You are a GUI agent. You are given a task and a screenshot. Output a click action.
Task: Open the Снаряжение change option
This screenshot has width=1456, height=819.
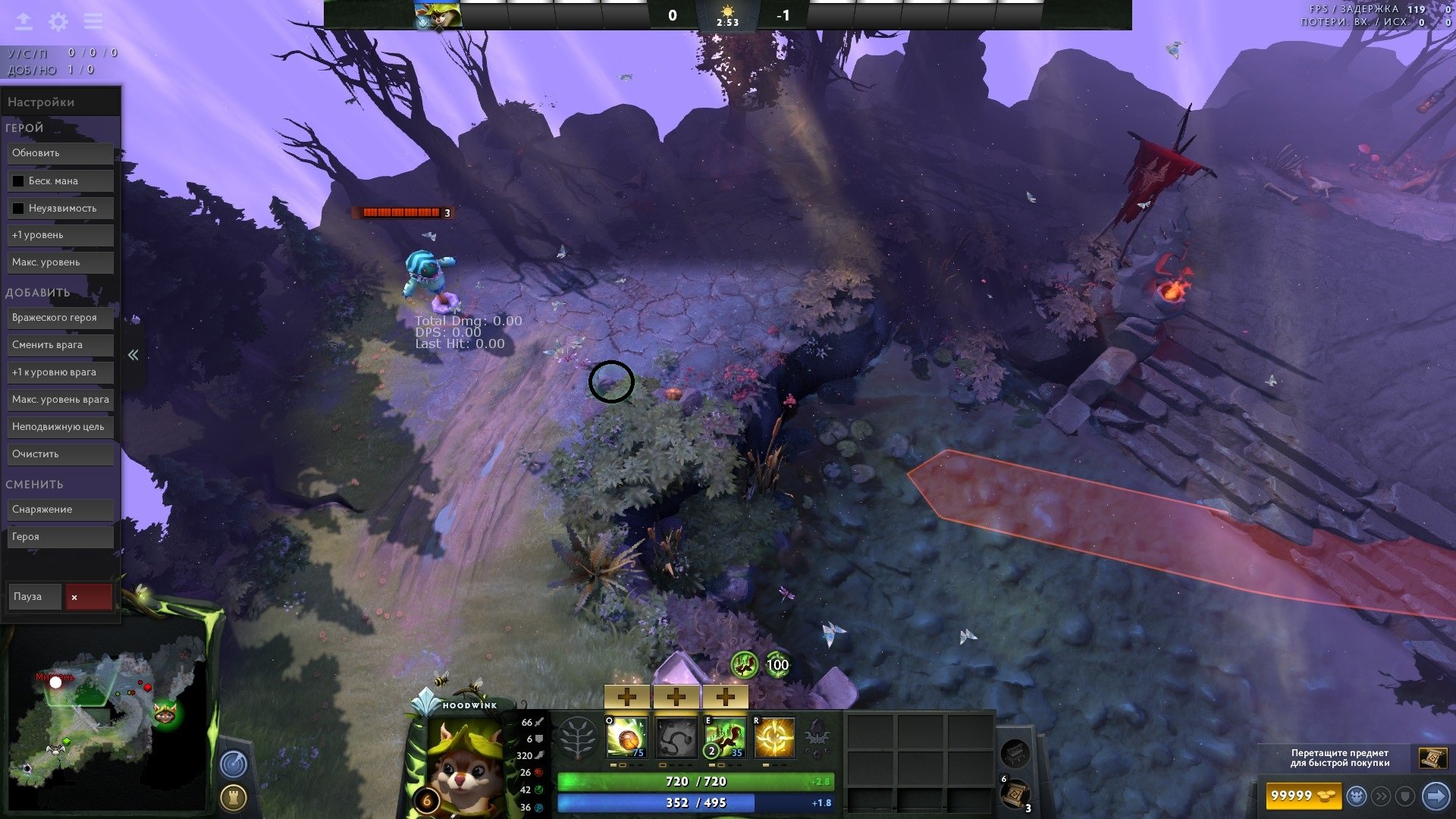(61, 510)
